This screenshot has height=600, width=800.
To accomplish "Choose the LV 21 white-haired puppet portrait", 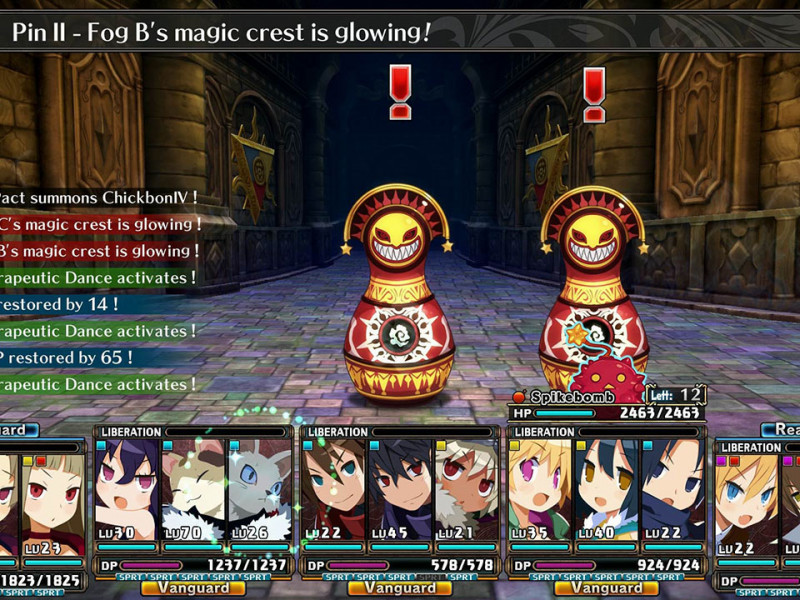I will [x=466, y=490].
